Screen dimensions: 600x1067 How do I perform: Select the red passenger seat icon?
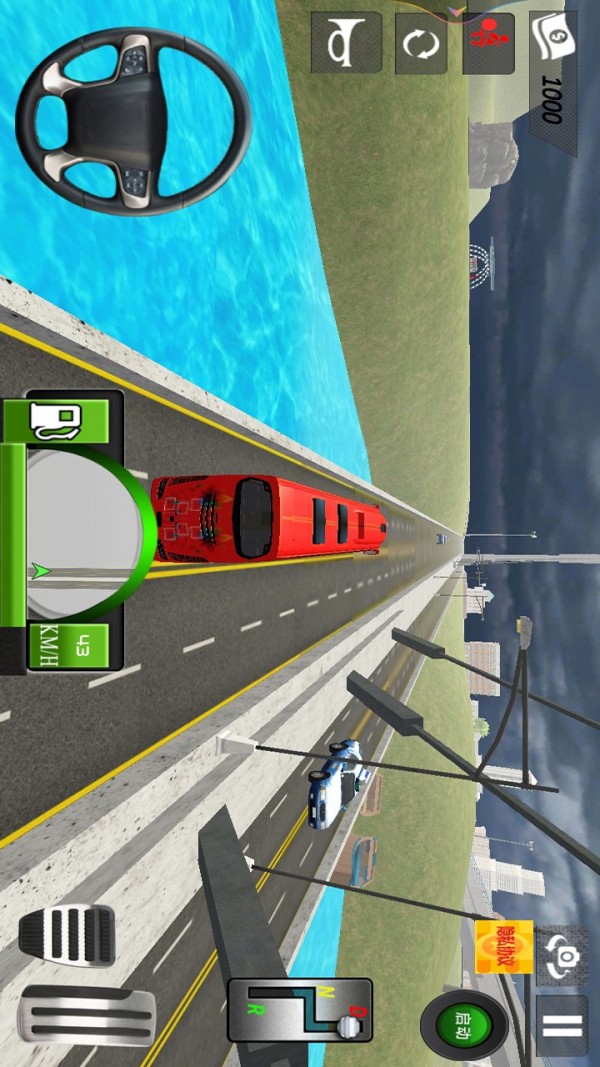[x=489, y=43]
